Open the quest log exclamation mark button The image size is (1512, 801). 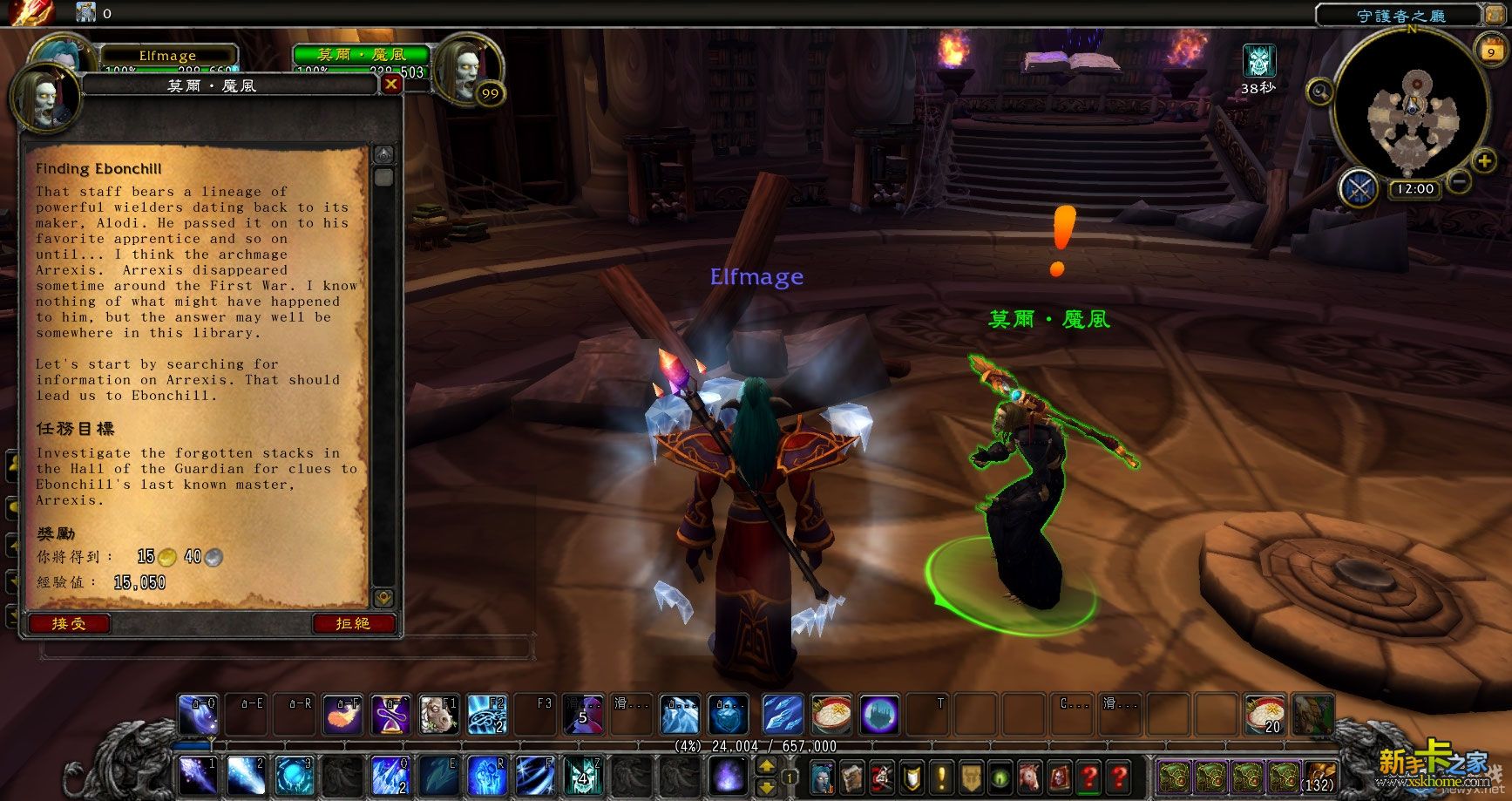(x=941, y=776)
